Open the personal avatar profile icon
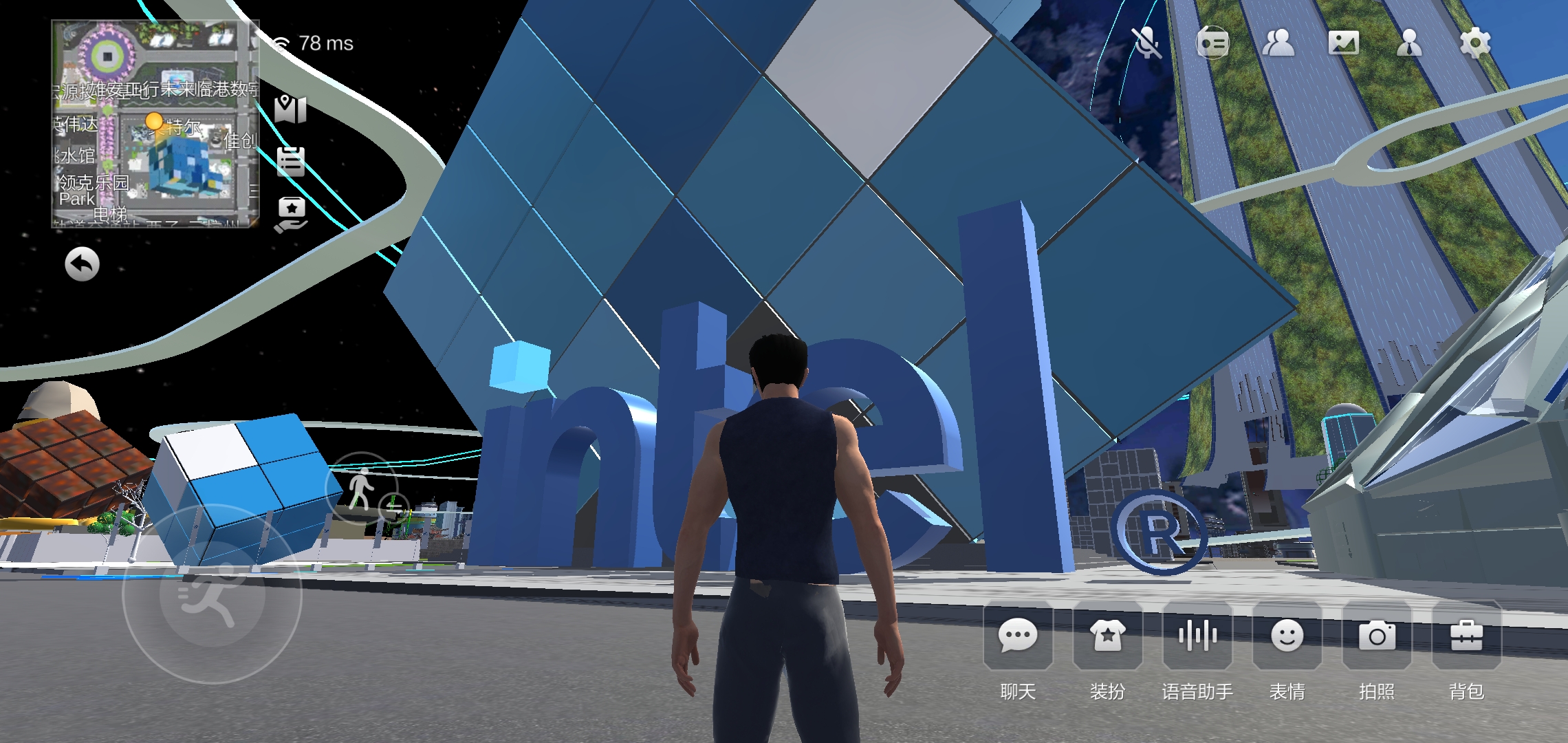The width and height of the screenshot is (1568, 743). 1408,43
